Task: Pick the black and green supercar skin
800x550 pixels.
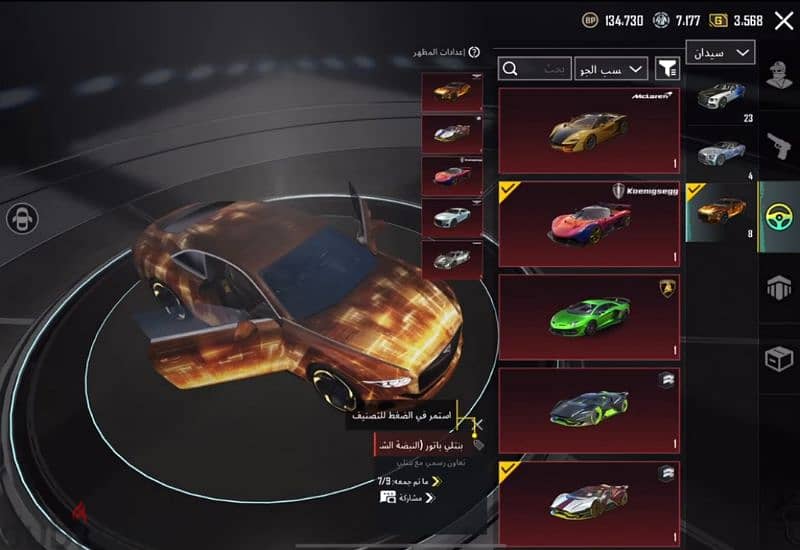Action: [x=589, y=410]
